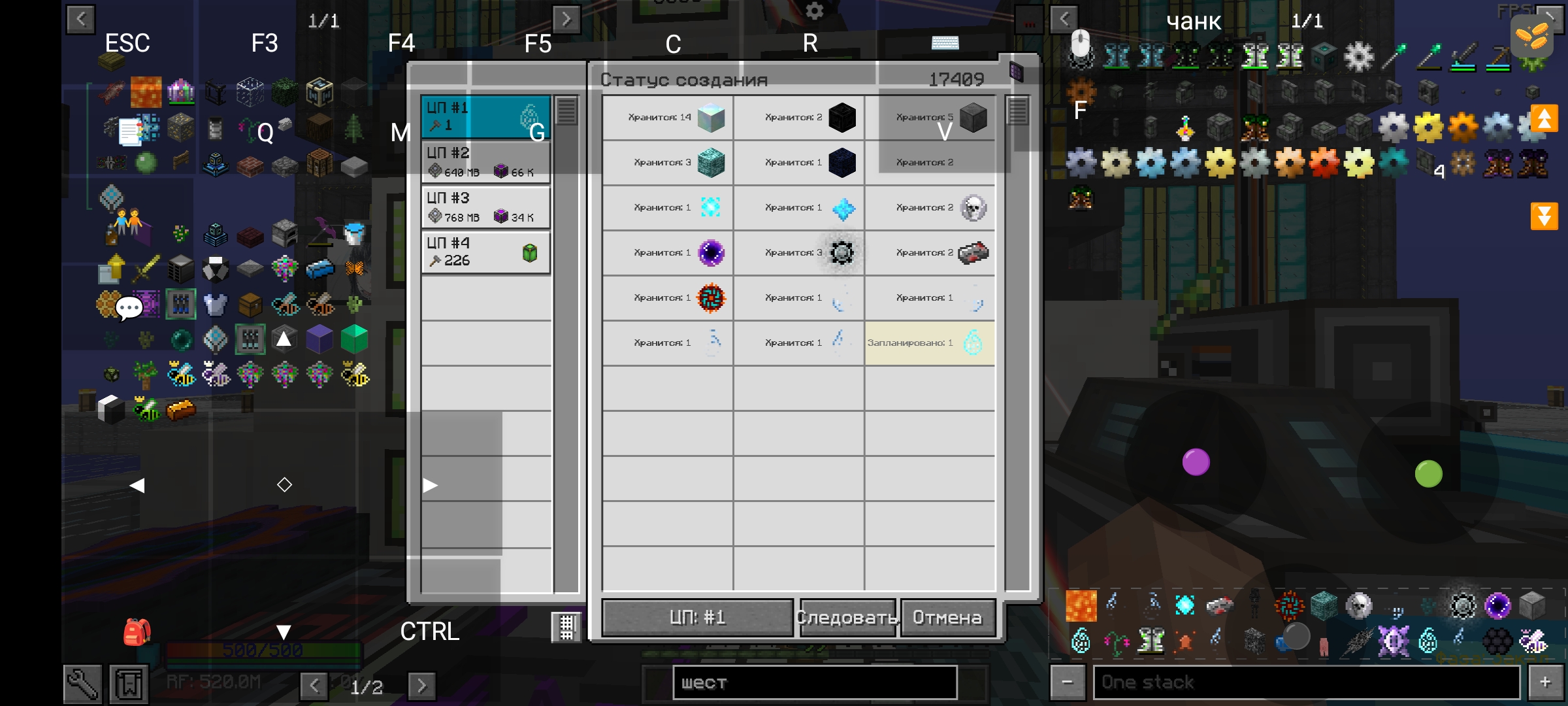Tap the ESC overlay button
Image resolution: width=1568 pixels, height=706 pixels.
pyautogui.click(x=127, y=43)
